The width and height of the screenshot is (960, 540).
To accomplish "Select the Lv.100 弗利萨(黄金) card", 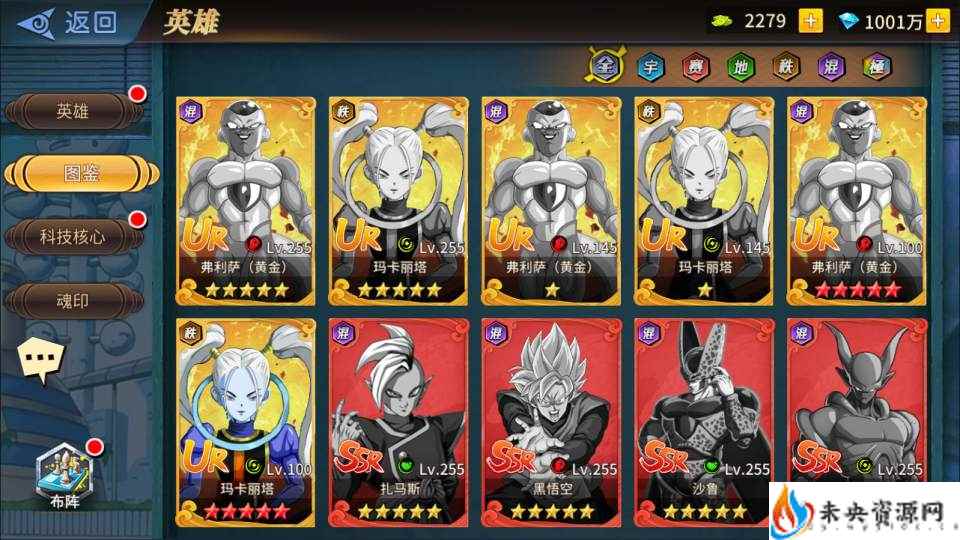I will [857, 200].
